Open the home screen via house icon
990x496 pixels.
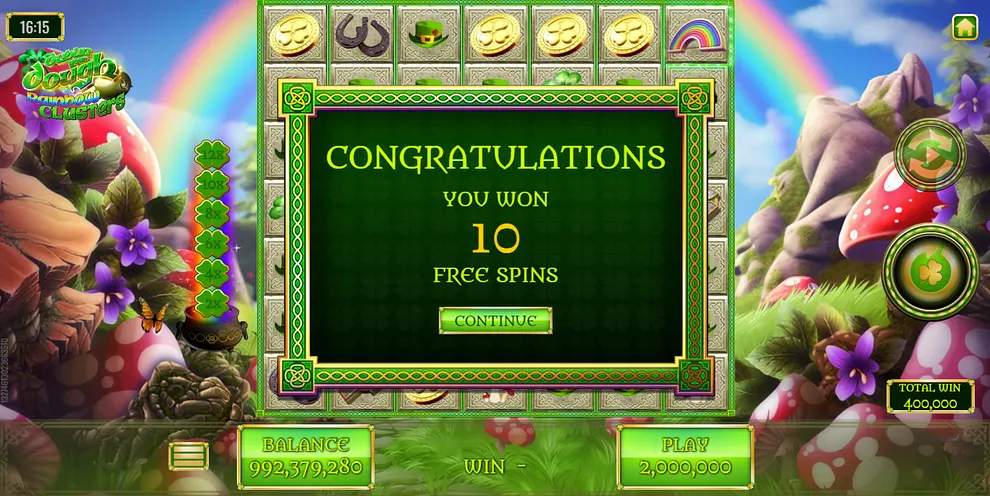965,27
